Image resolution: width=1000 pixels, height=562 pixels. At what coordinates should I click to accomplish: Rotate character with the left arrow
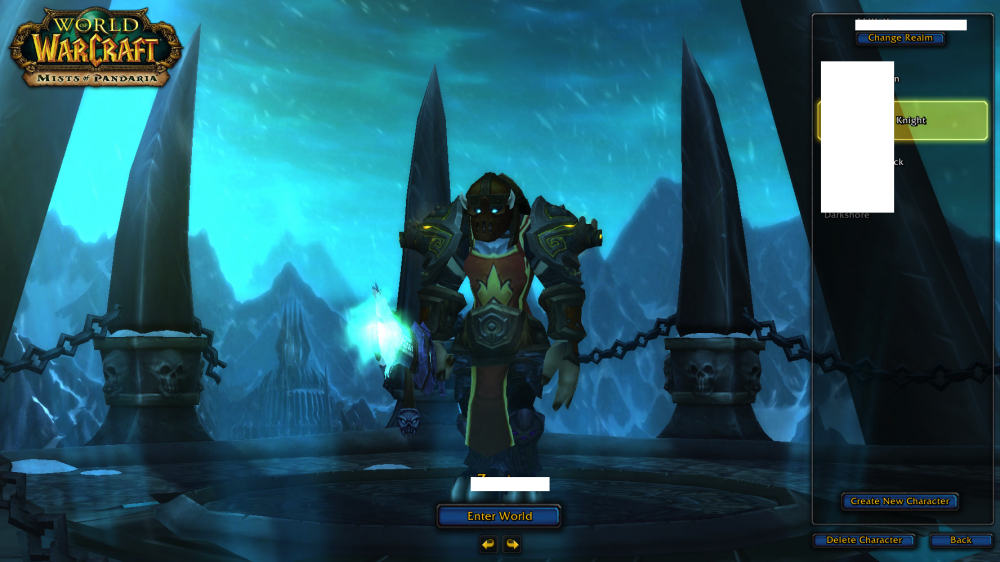coord(488,544)
